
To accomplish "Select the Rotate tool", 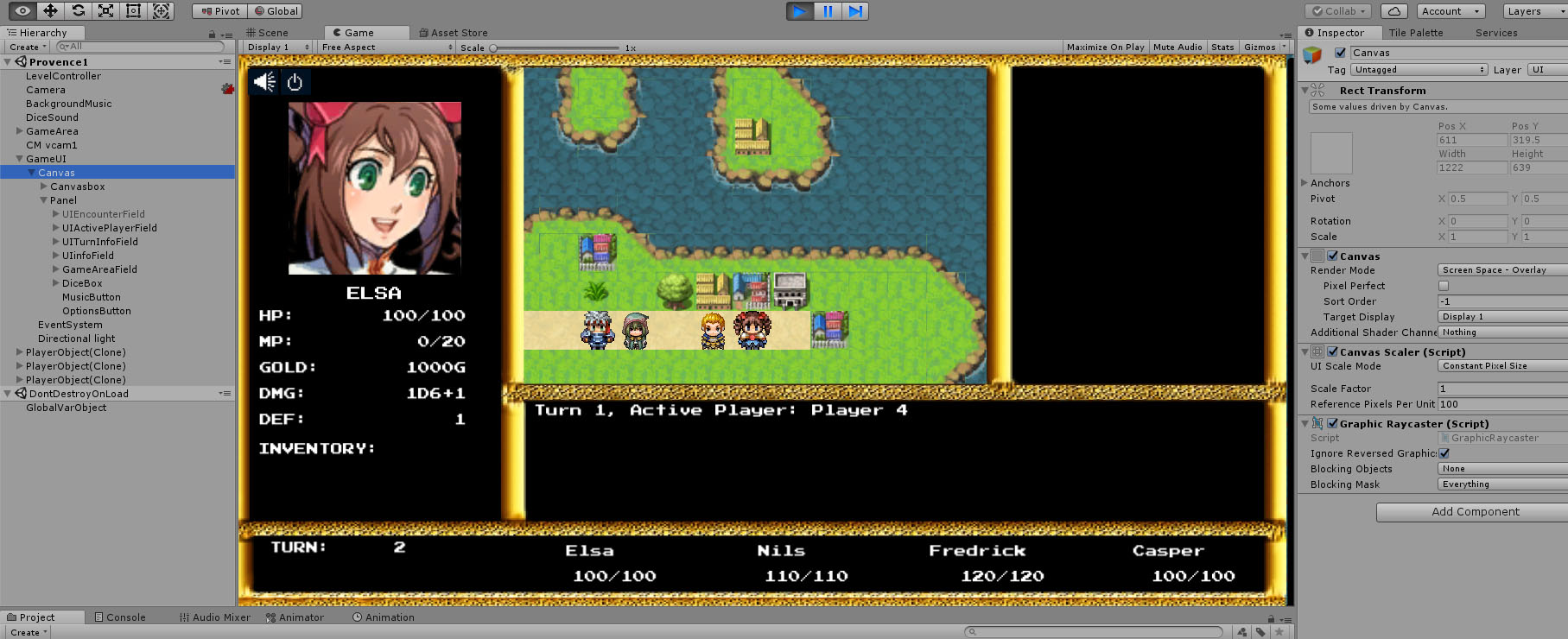I will pyautogui.click(x=79, y=11).
